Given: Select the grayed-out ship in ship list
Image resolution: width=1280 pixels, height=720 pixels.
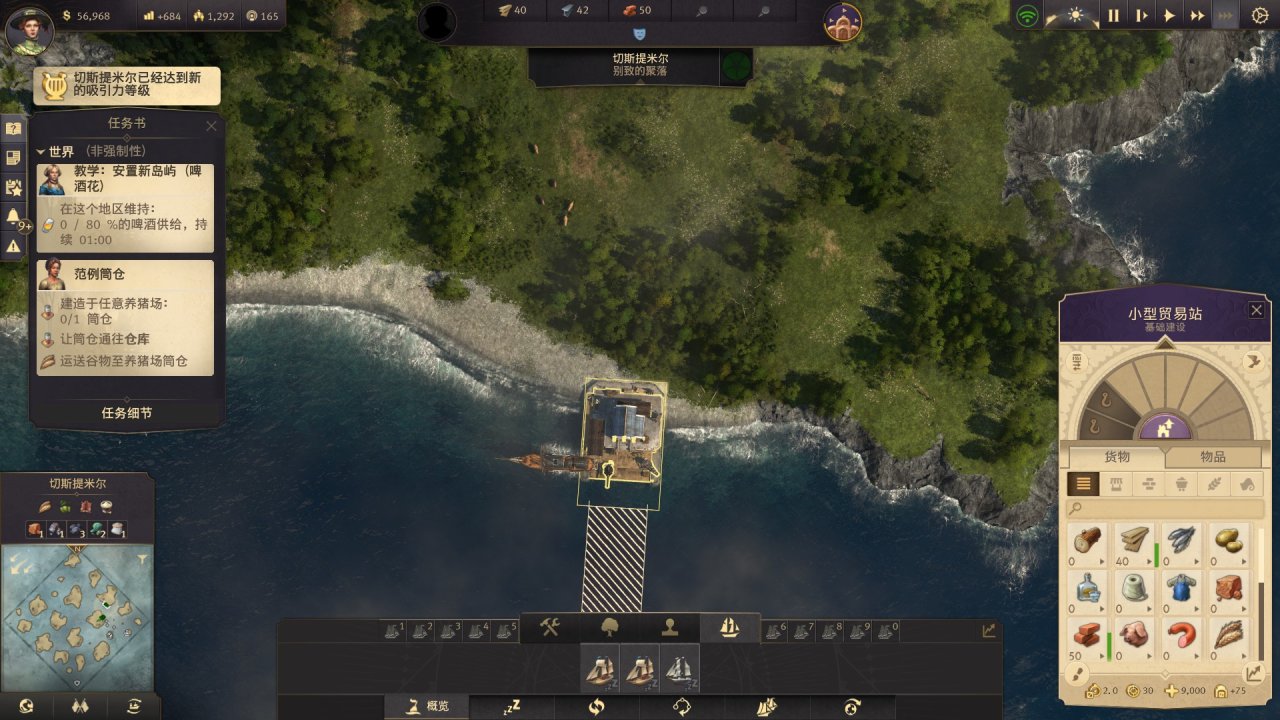Looking at the screenshot, I should click(x=679, y=668).
